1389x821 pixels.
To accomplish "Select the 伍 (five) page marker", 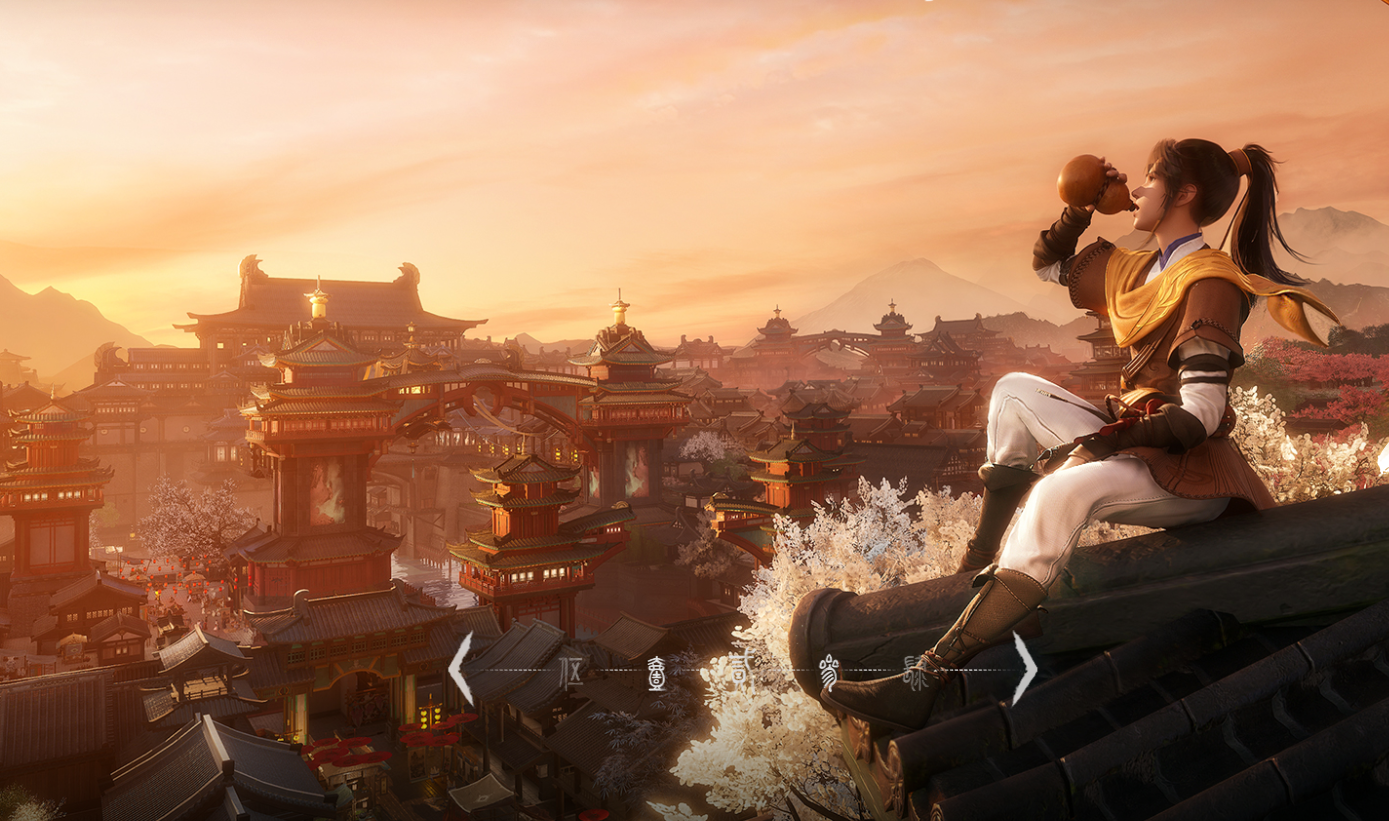I will coord(571,669).
